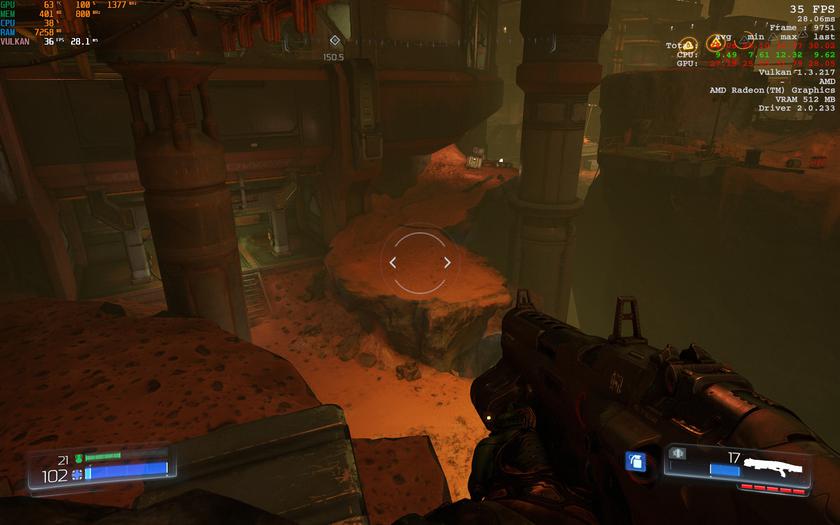The height and width of the screenshot is (525, 840).
Task: Click the blue health cross icon
Action: [77, 474]
